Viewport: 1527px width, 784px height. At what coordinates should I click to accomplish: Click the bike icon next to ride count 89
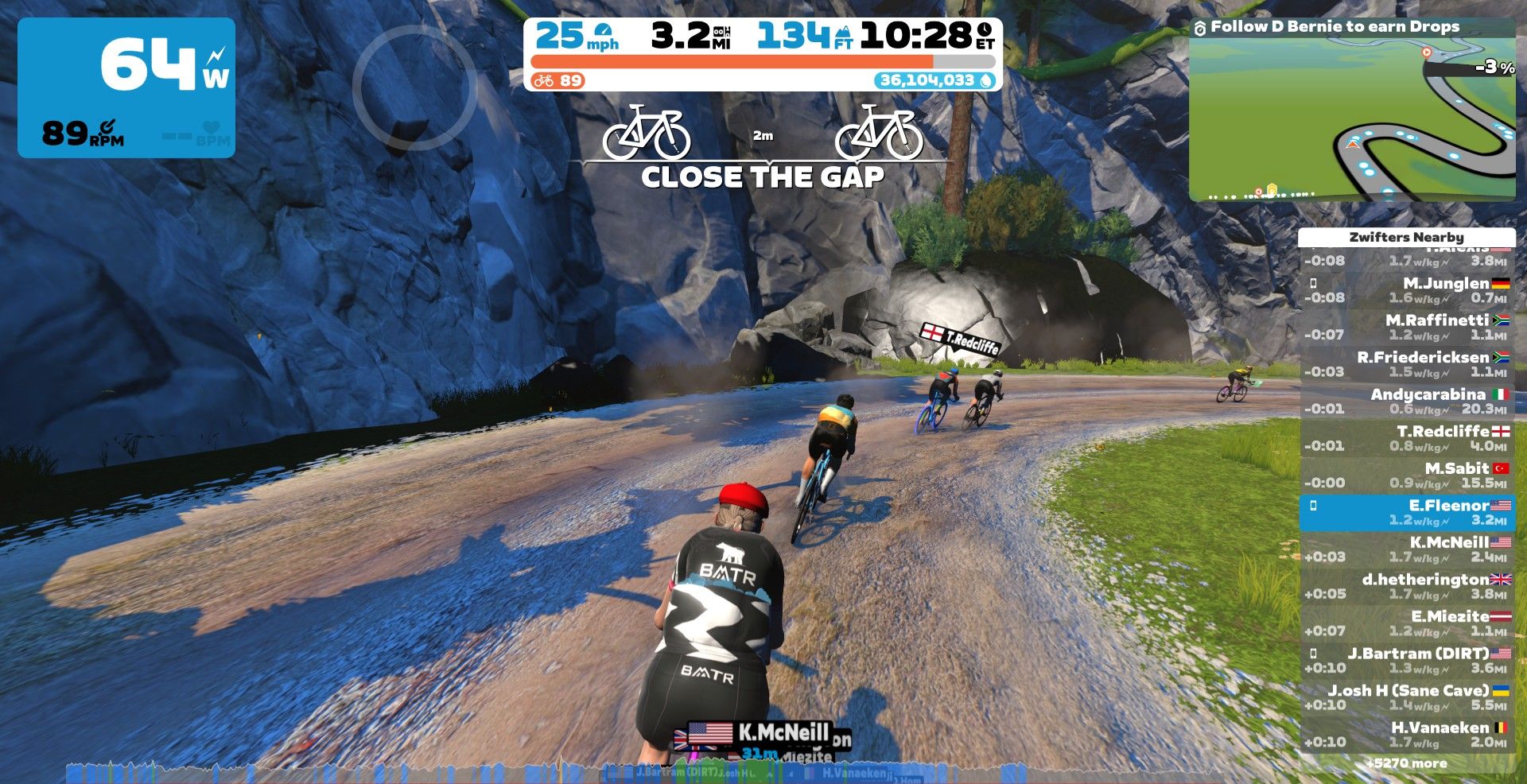[x=544, y=80]
